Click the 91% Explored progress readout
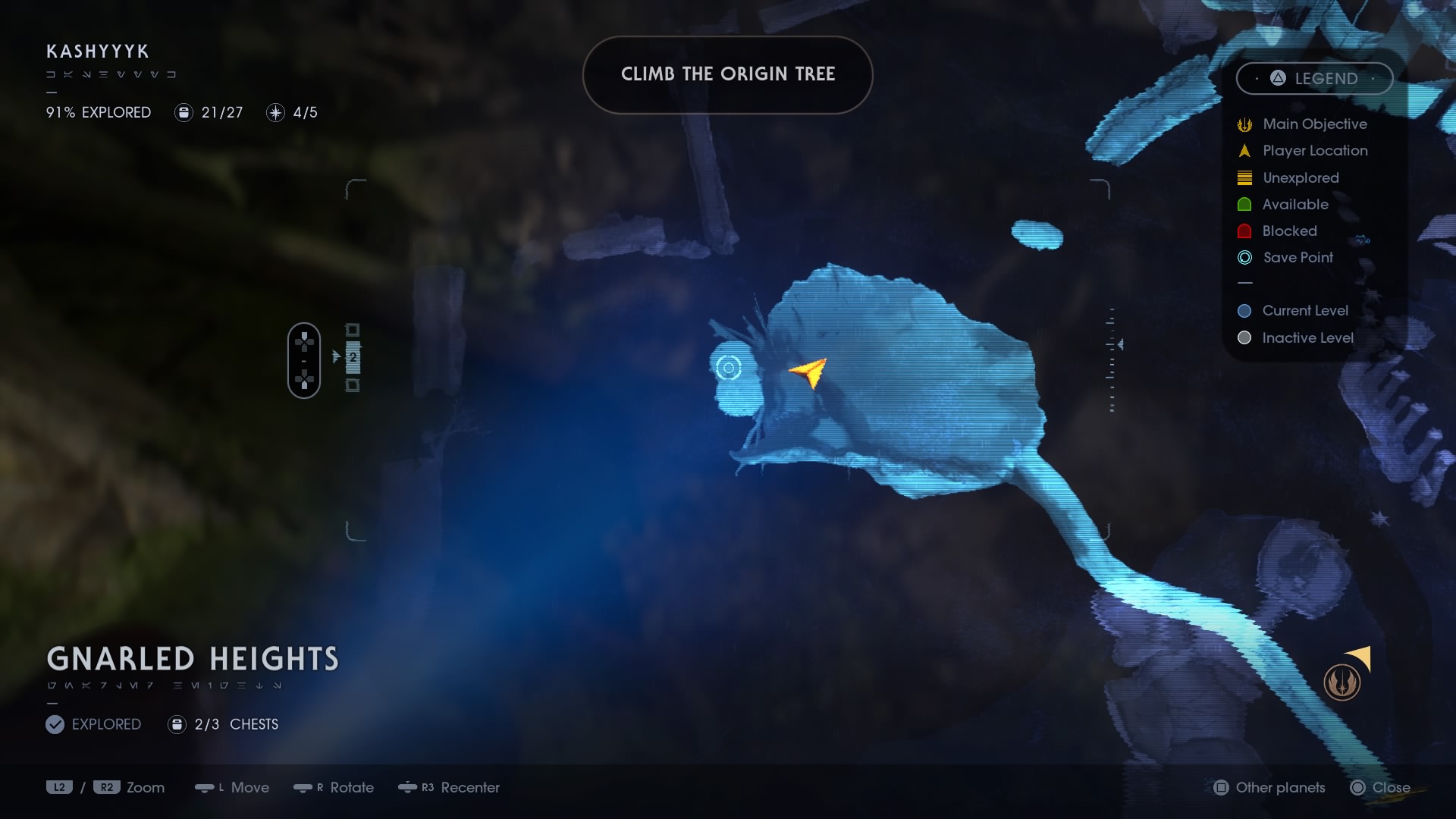Viewport: 1456px width, 819px height. pyautogui.click(x=98, y=112)
